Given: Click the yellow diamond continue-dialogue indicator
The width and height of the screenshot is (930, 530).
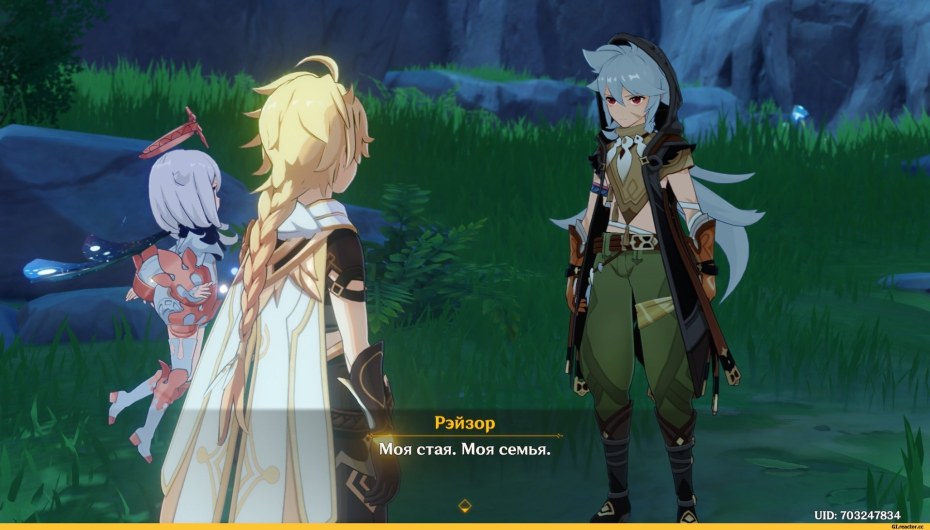Looking at the screenshot, I should pos(464,506).
